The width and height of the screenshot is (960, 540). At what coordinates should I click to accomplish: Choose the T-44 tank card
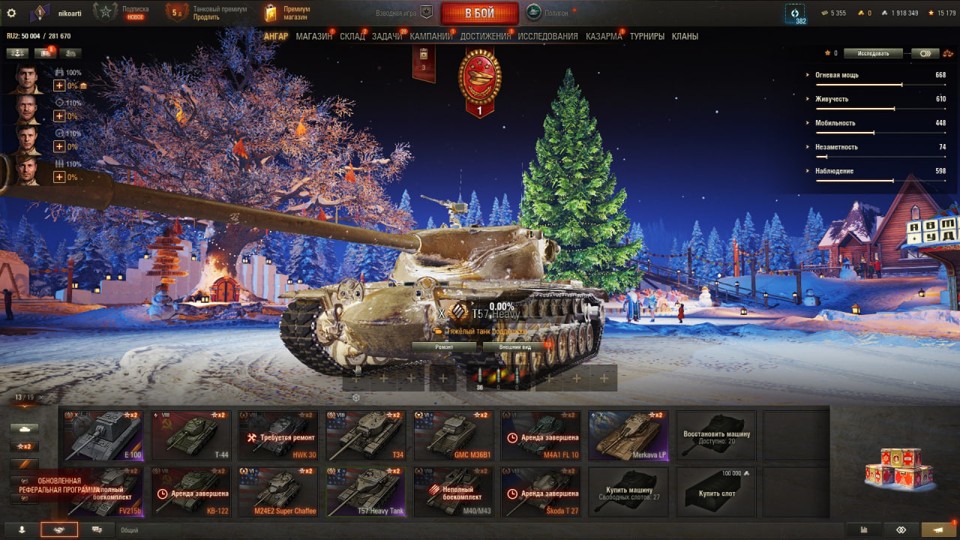coord(189,435)
